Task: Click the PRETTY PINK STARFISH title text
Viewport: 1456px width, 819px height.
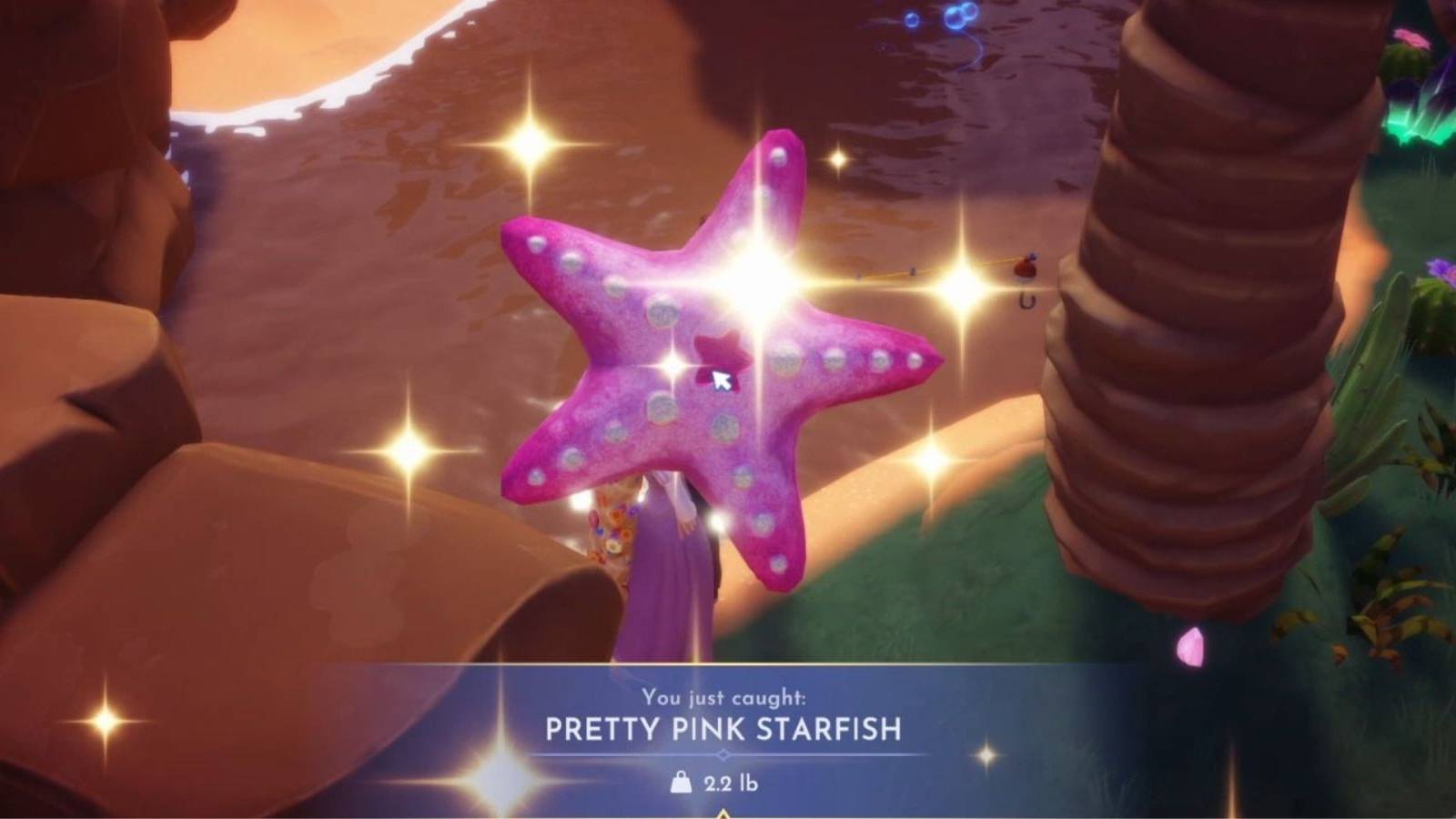Action: (x=723, y=726)
